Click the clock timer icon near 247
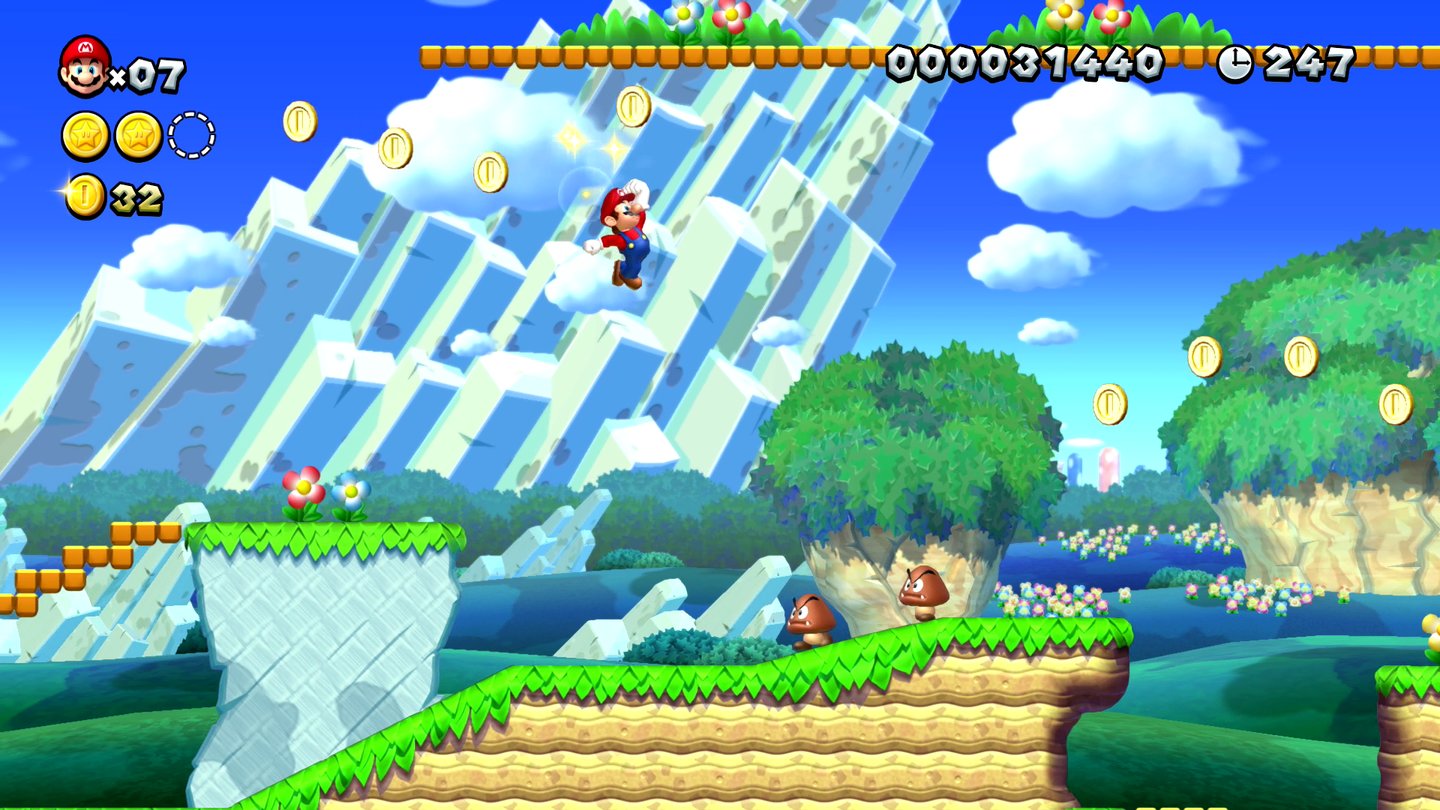The image size is (1440, 810). click(1237, 62)
